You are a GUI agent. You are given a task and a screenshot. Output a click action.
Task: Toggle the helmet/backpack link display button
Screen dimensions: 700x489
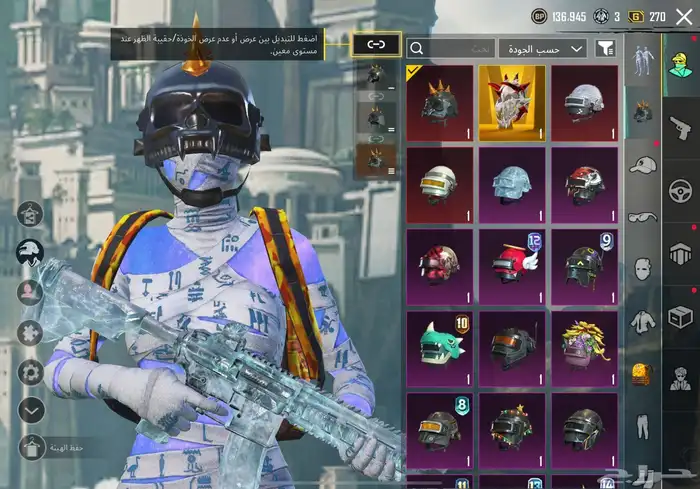[x=376, y=45]
